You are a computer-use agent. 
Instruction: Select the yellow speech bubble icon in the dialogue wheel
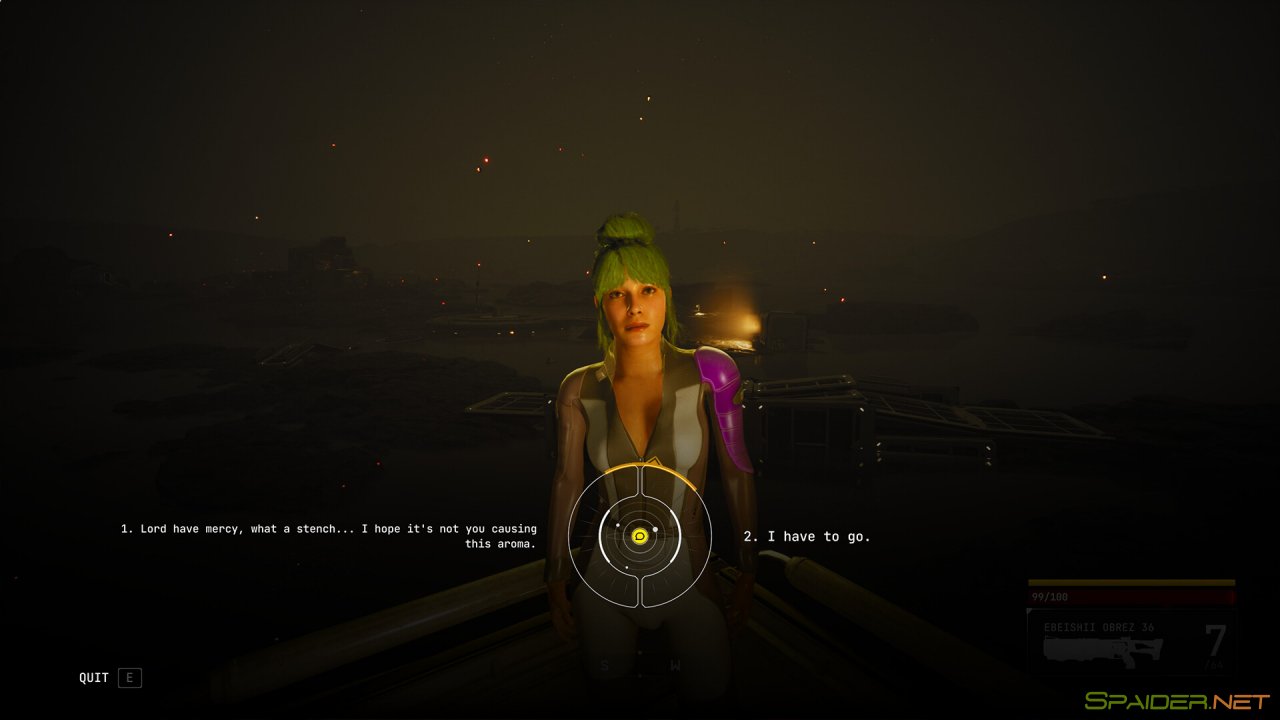click(639, 536)
